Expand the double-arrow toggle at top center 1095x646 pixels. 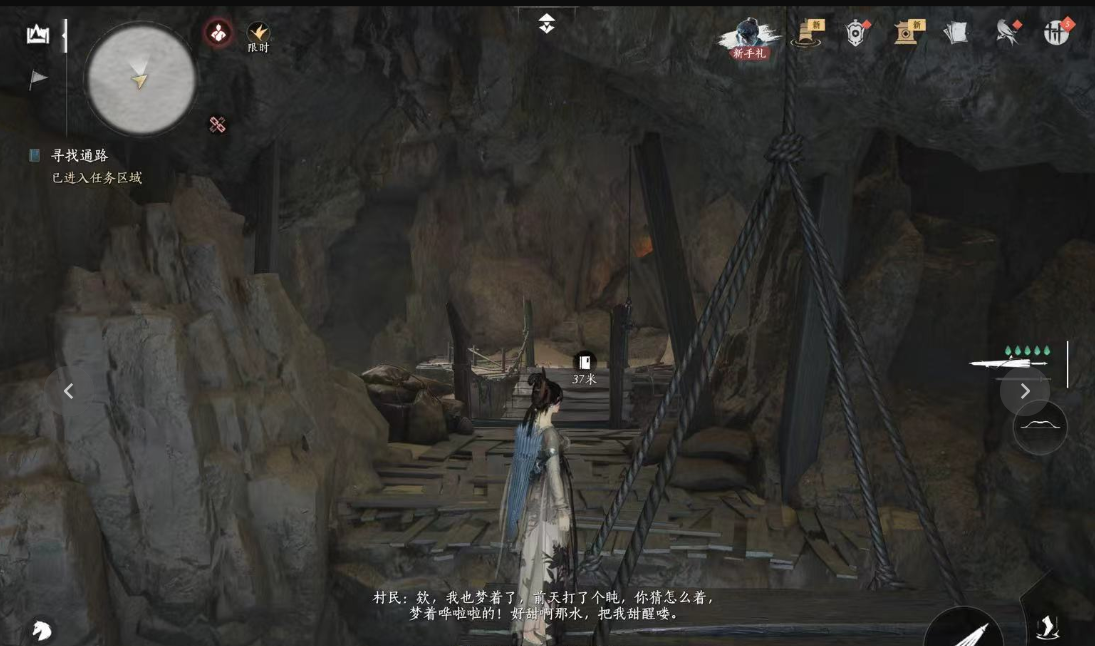(546, 23)
